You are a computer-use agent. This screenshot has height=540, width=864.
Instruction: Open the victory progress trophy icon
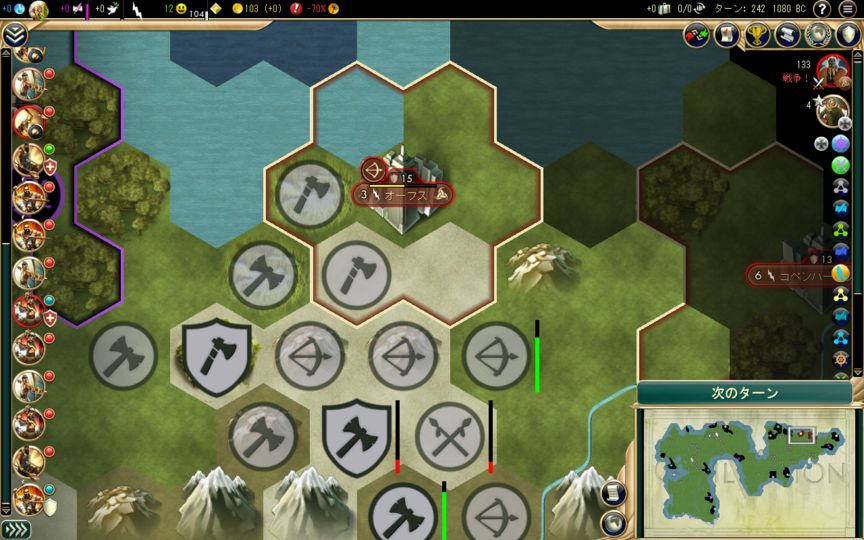tap(757, 35)
